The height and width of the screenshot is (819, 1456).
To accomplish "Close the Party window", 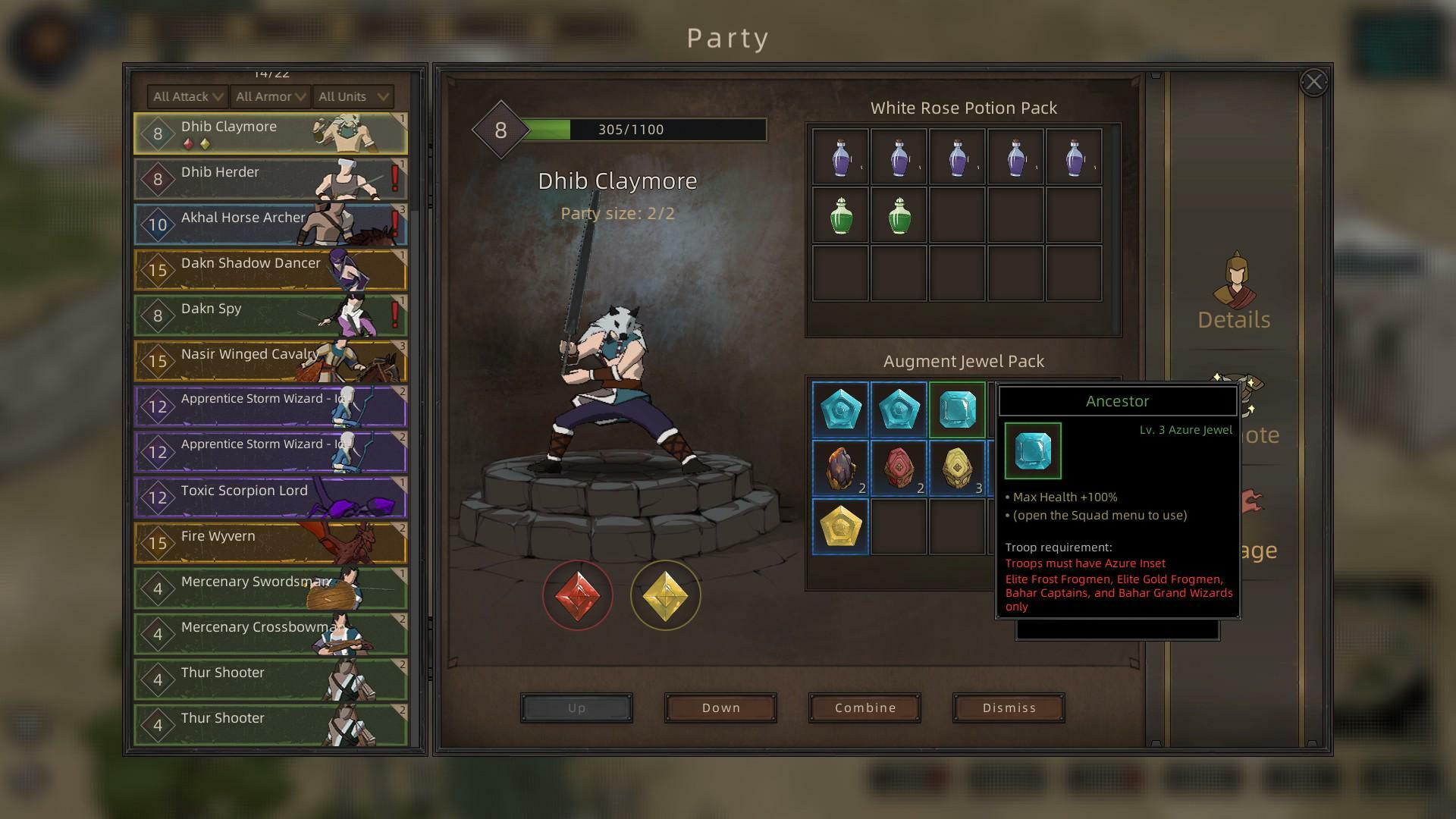I will pos(1313,82).
